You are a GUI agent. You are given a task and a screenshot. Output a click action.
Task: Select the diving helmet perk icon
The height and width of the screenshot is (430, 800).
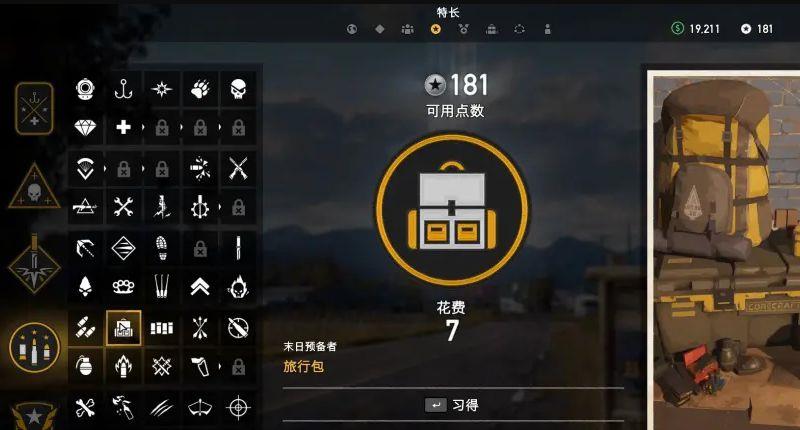85,89
